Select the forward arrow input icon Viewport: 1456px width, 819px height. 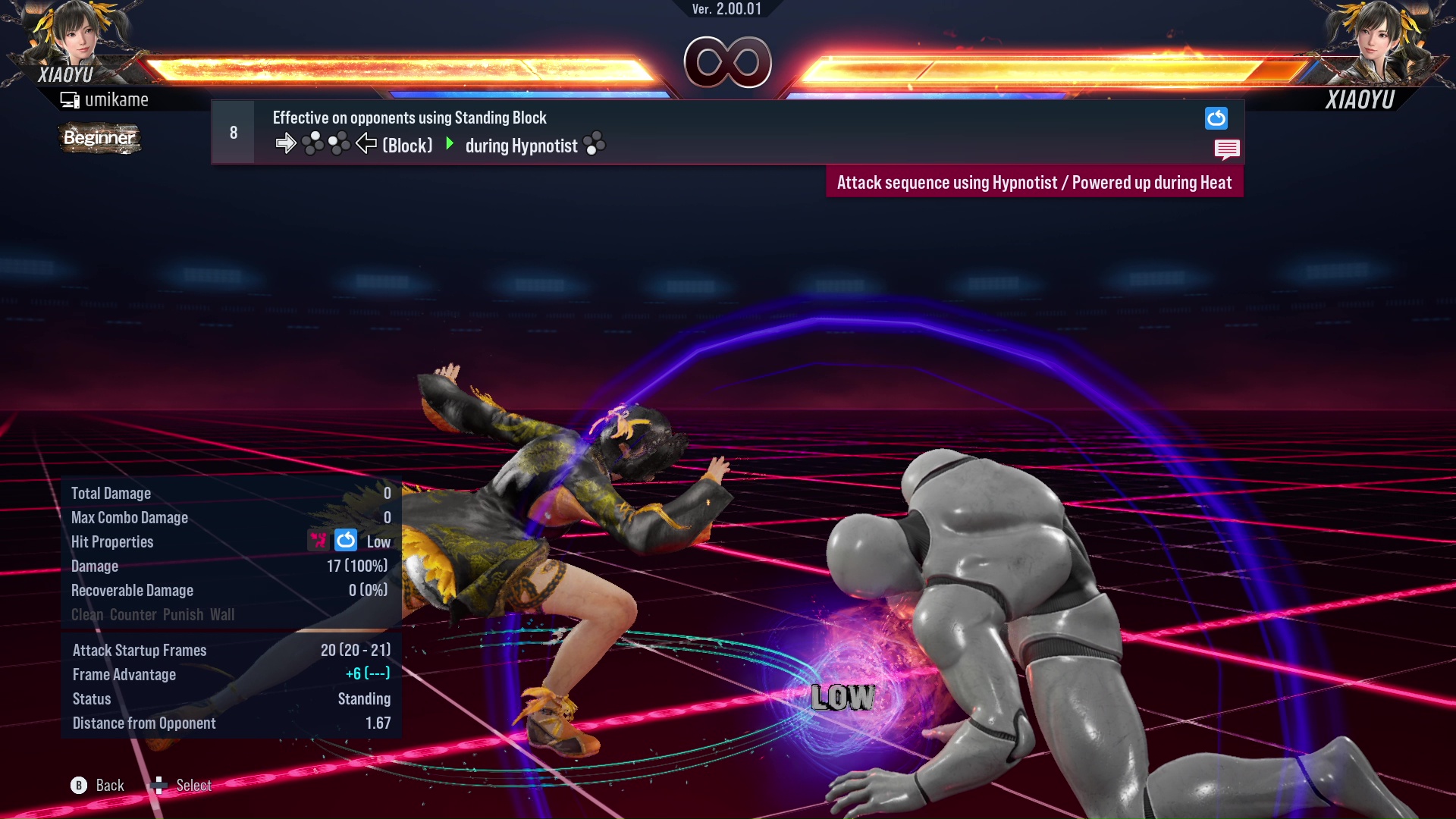click(x=287, y=143)
